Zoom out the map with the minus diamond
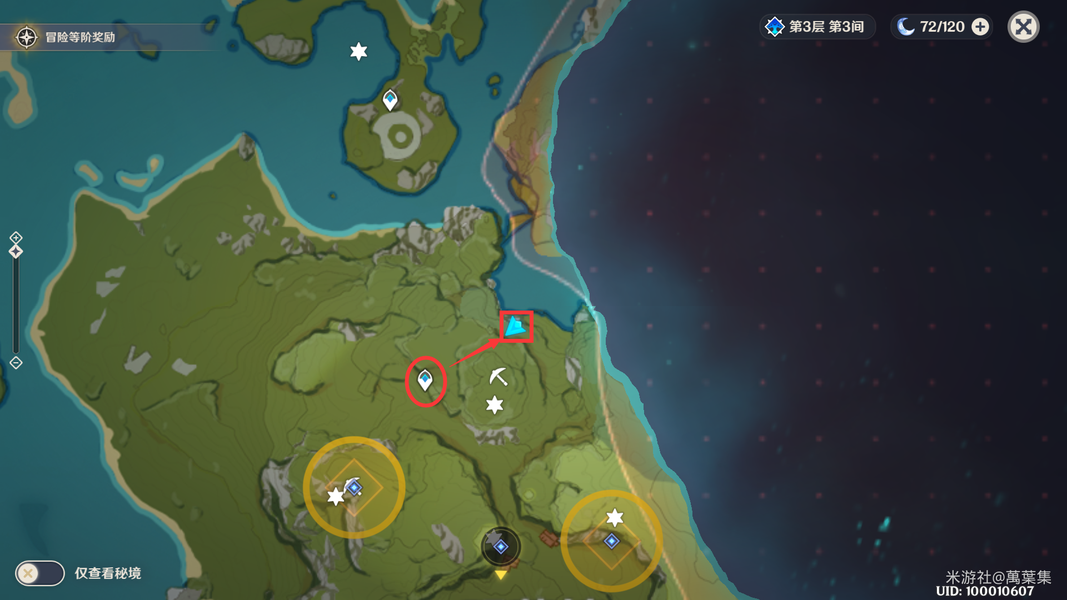The height and width of the screenshot is (600, 1067). tap(16, 362)
